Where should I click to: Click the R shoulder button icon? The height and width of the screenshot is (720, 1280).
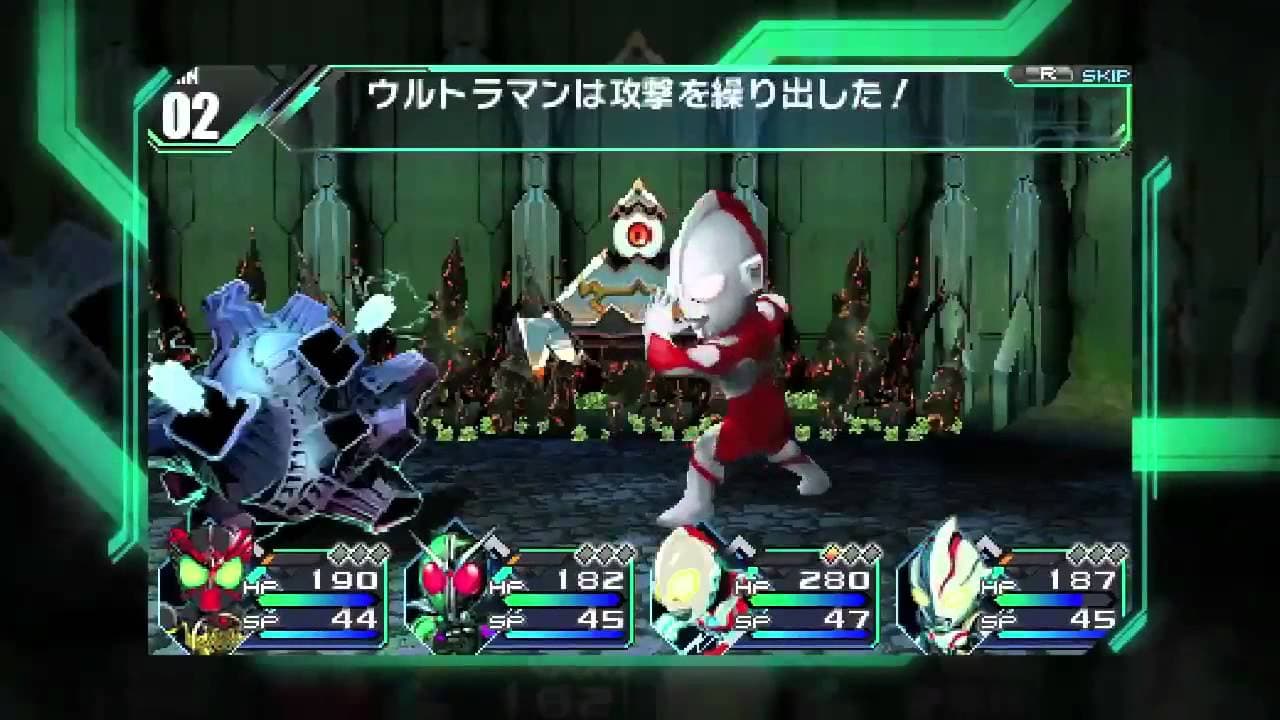pos(1049,74)
